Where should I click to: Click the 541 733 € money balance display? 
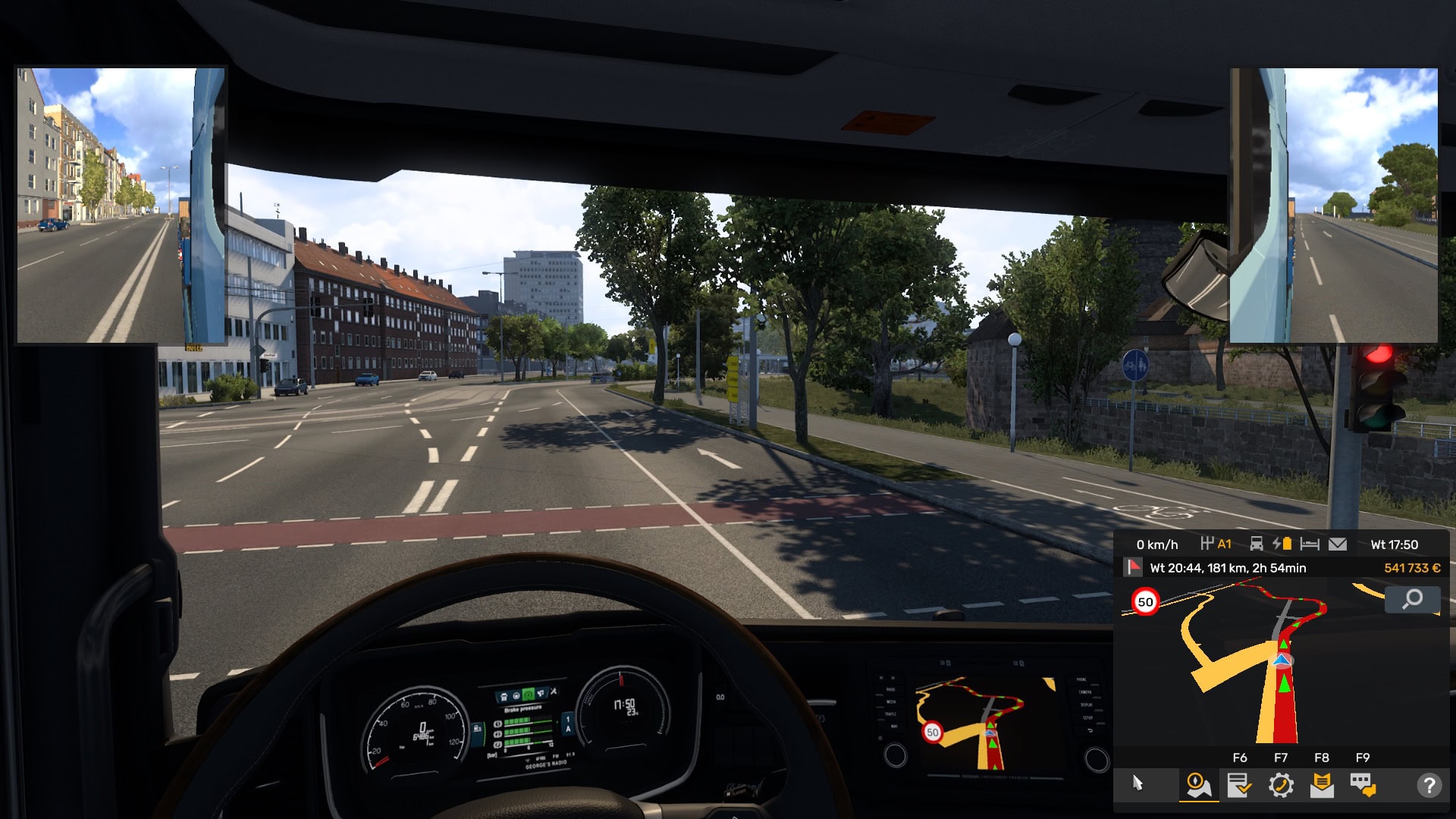tap(1412, 568)
